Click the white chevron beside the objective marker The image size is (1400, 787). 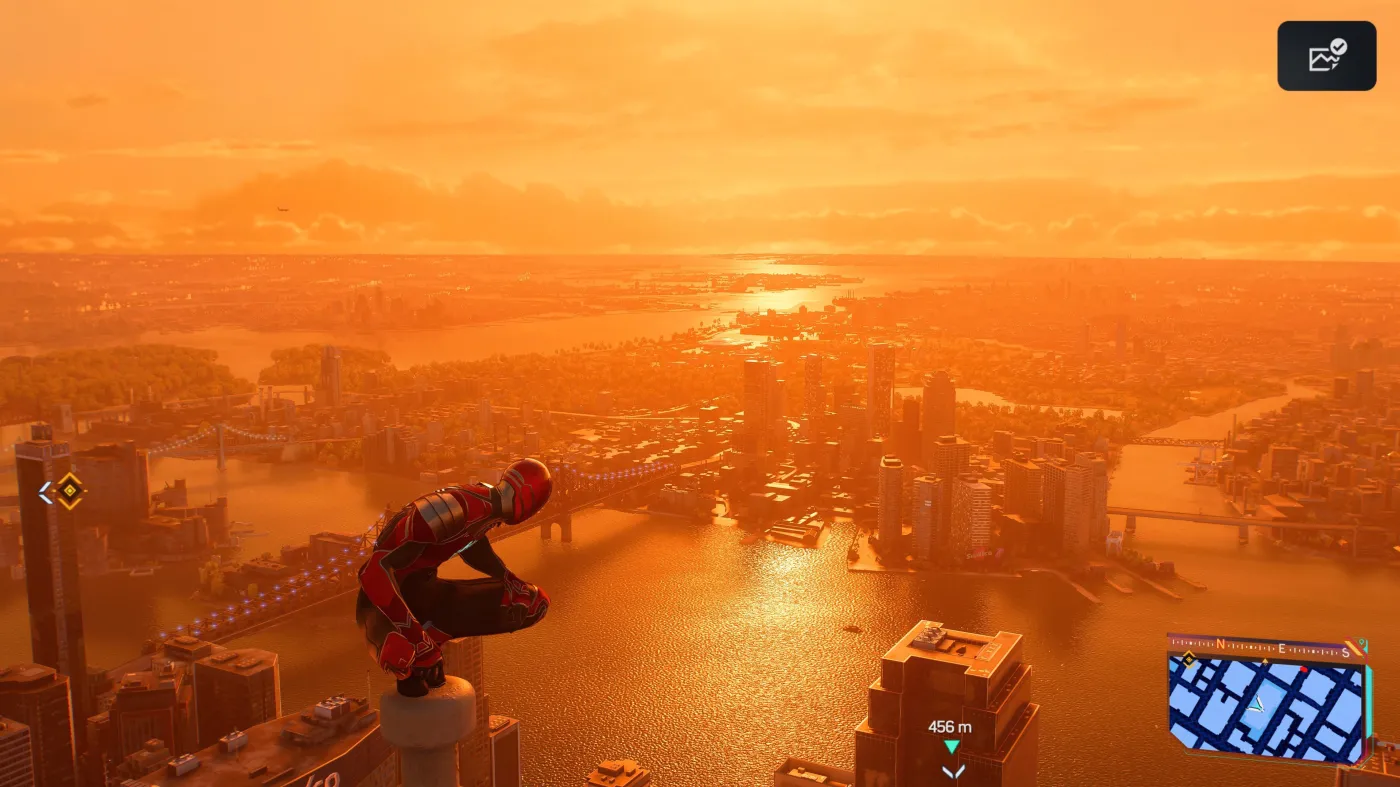pos(45,491)
